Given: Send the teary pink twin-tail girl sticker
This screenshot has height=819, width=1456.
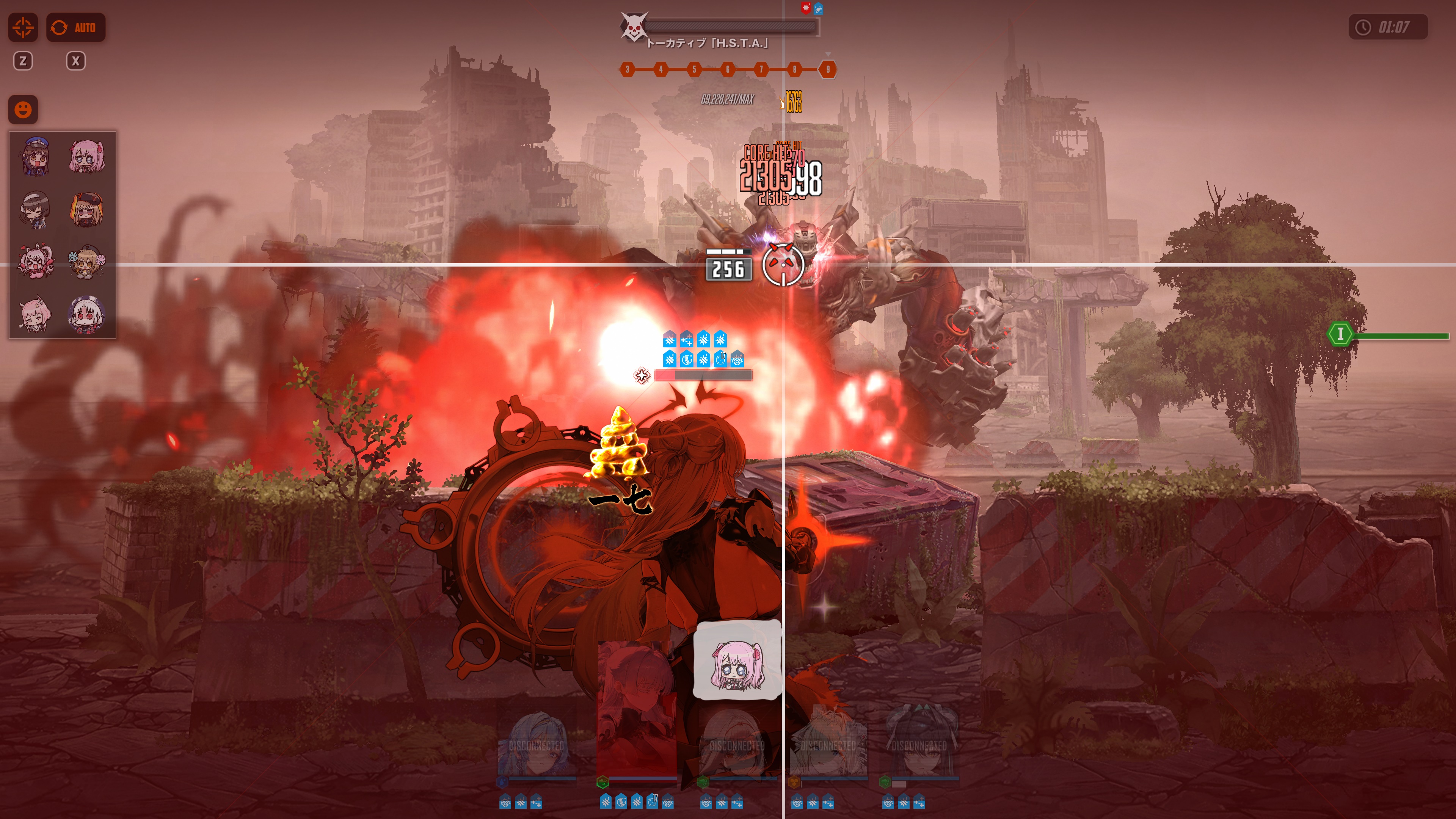Looking at the screenshot, I should [86, 157].
